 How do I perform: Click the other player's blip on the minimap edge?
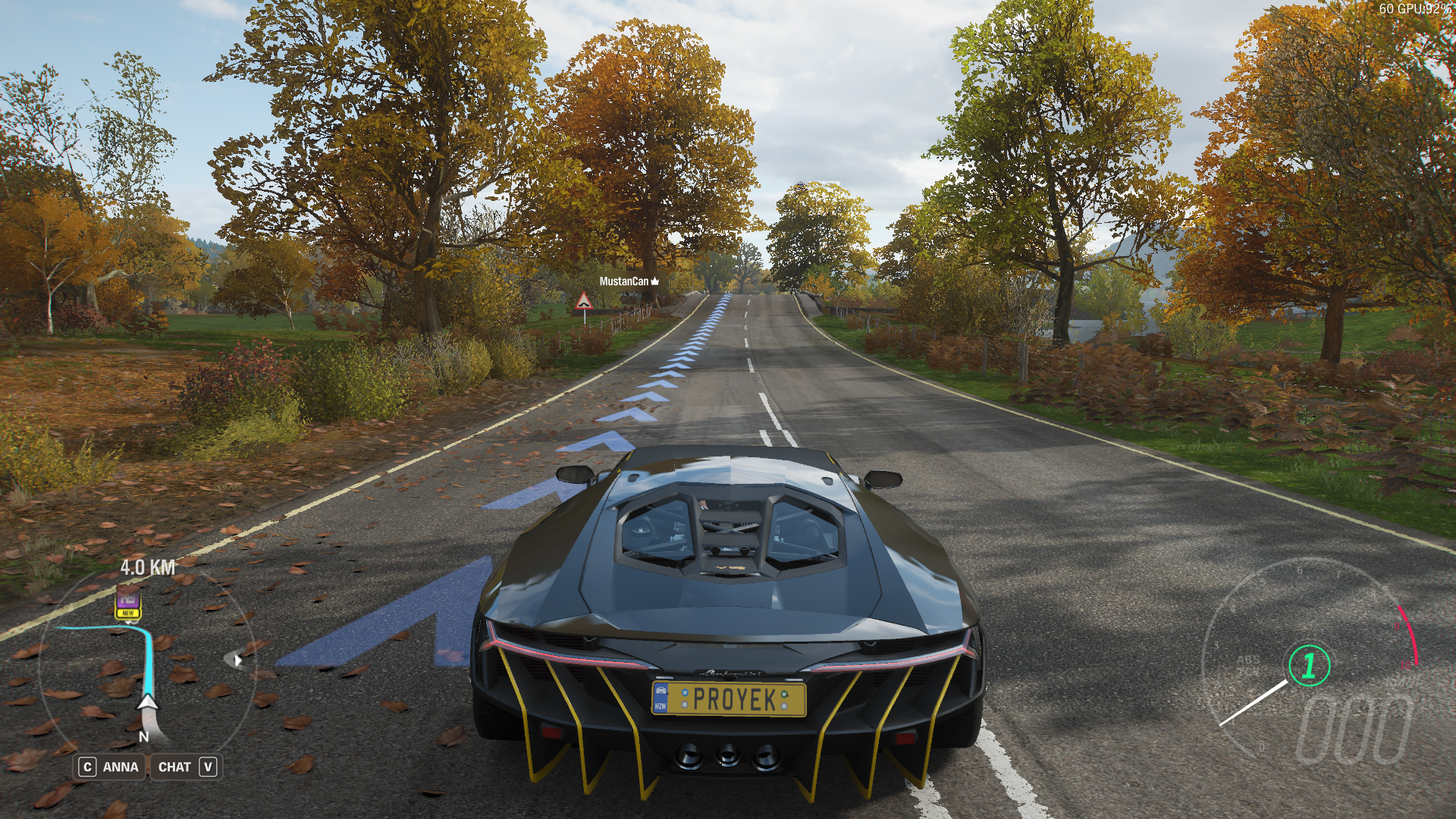[237, 659]
